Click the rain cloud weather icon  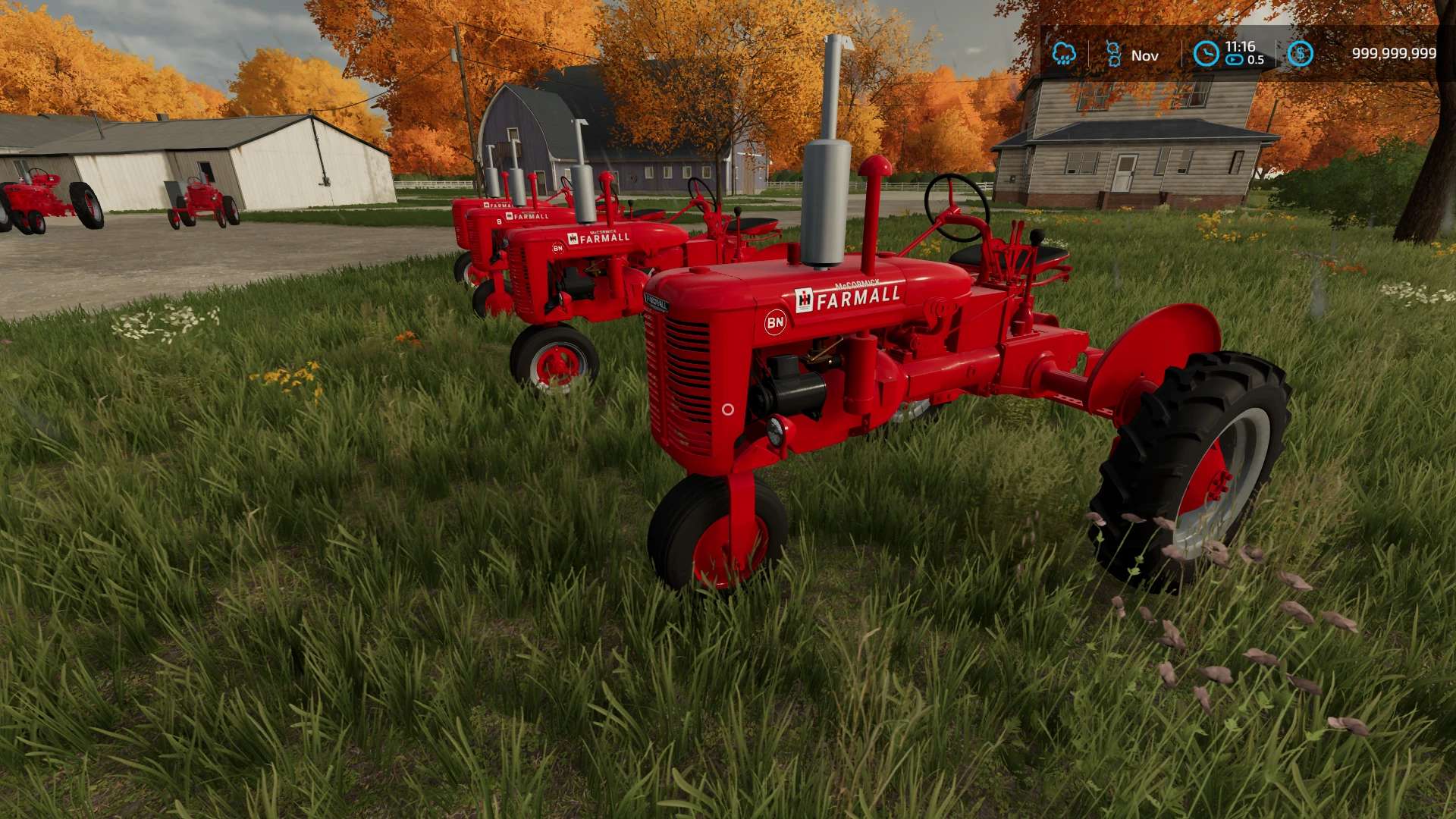(x=1064, y=54)
